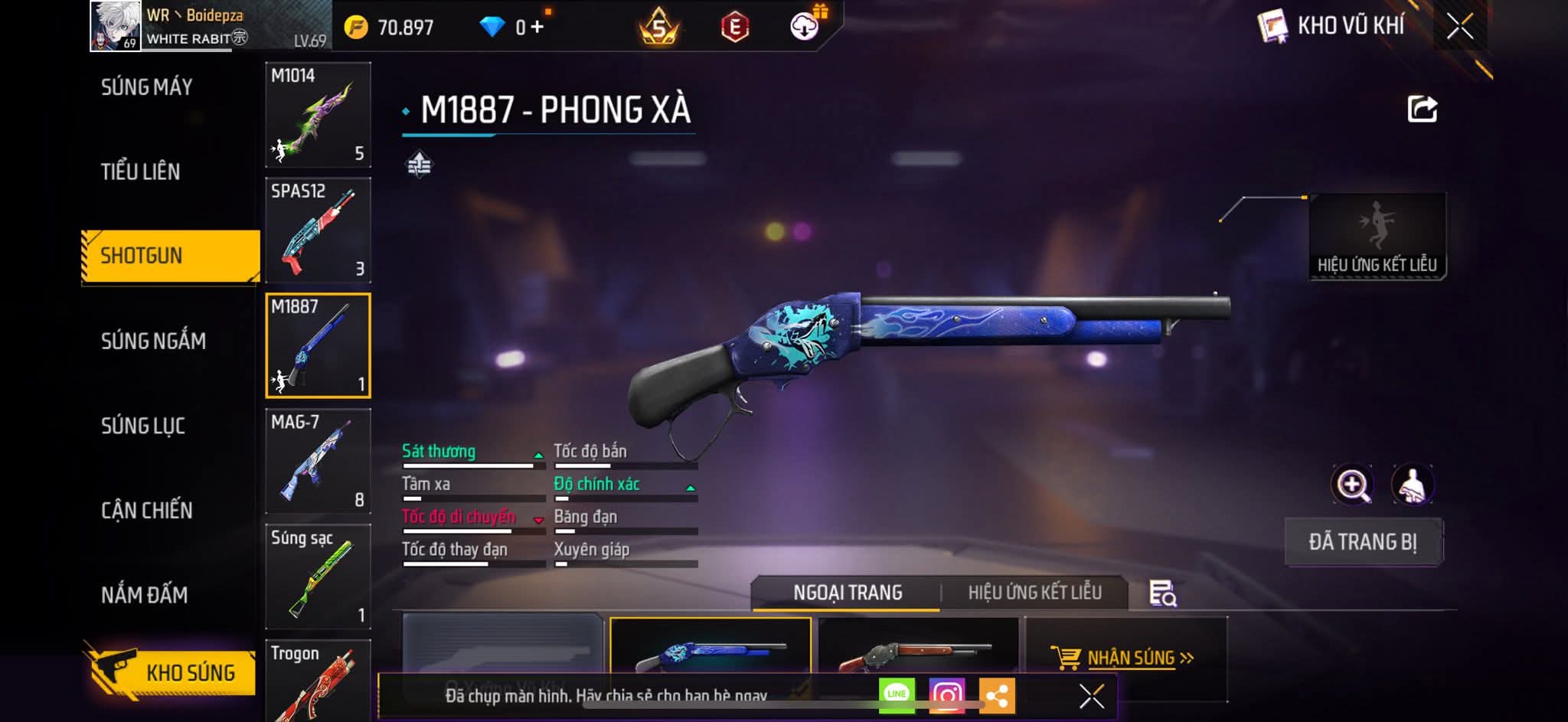Select the Nắm Đấm category

[x=145, y=595]
